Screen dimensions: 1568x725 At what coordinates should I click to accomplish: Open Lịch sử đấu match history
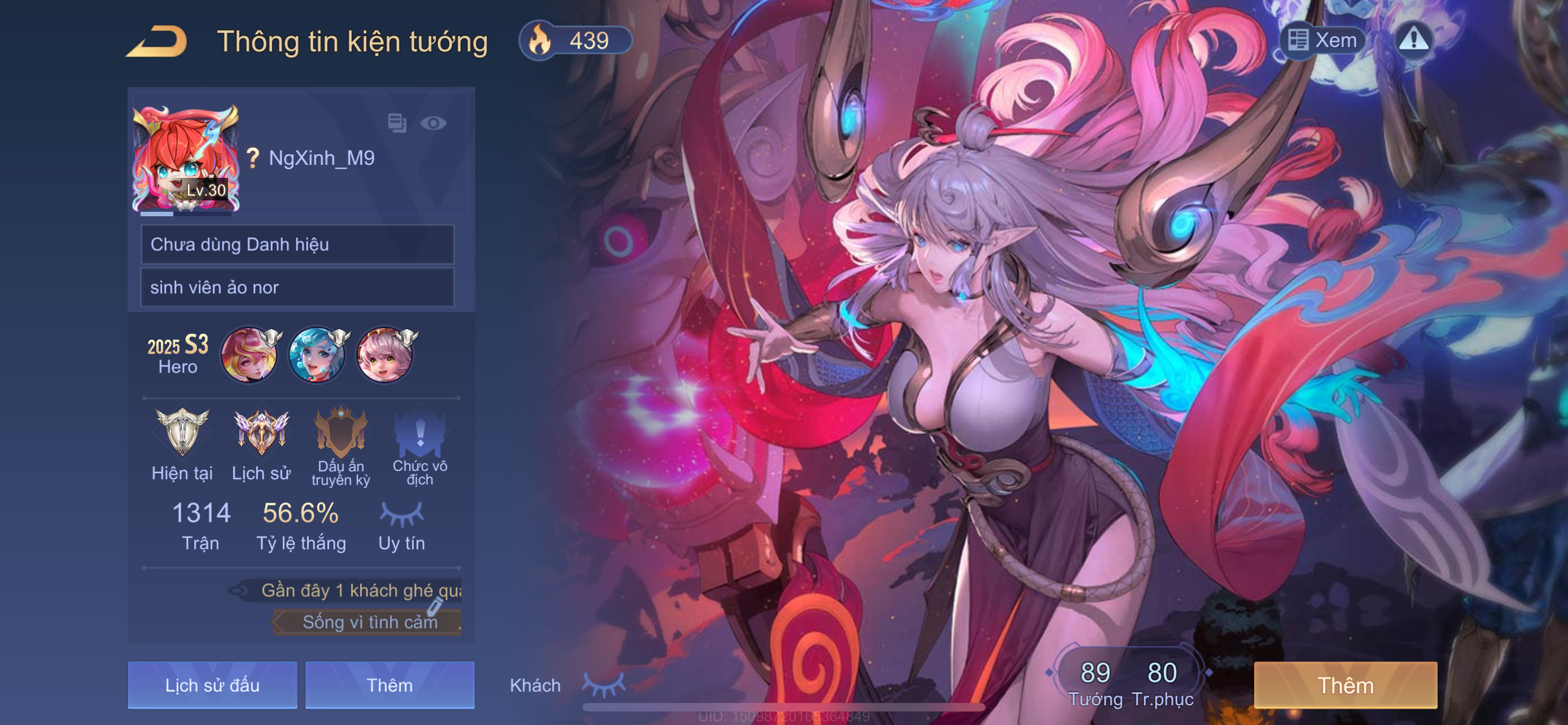(212, 685)
